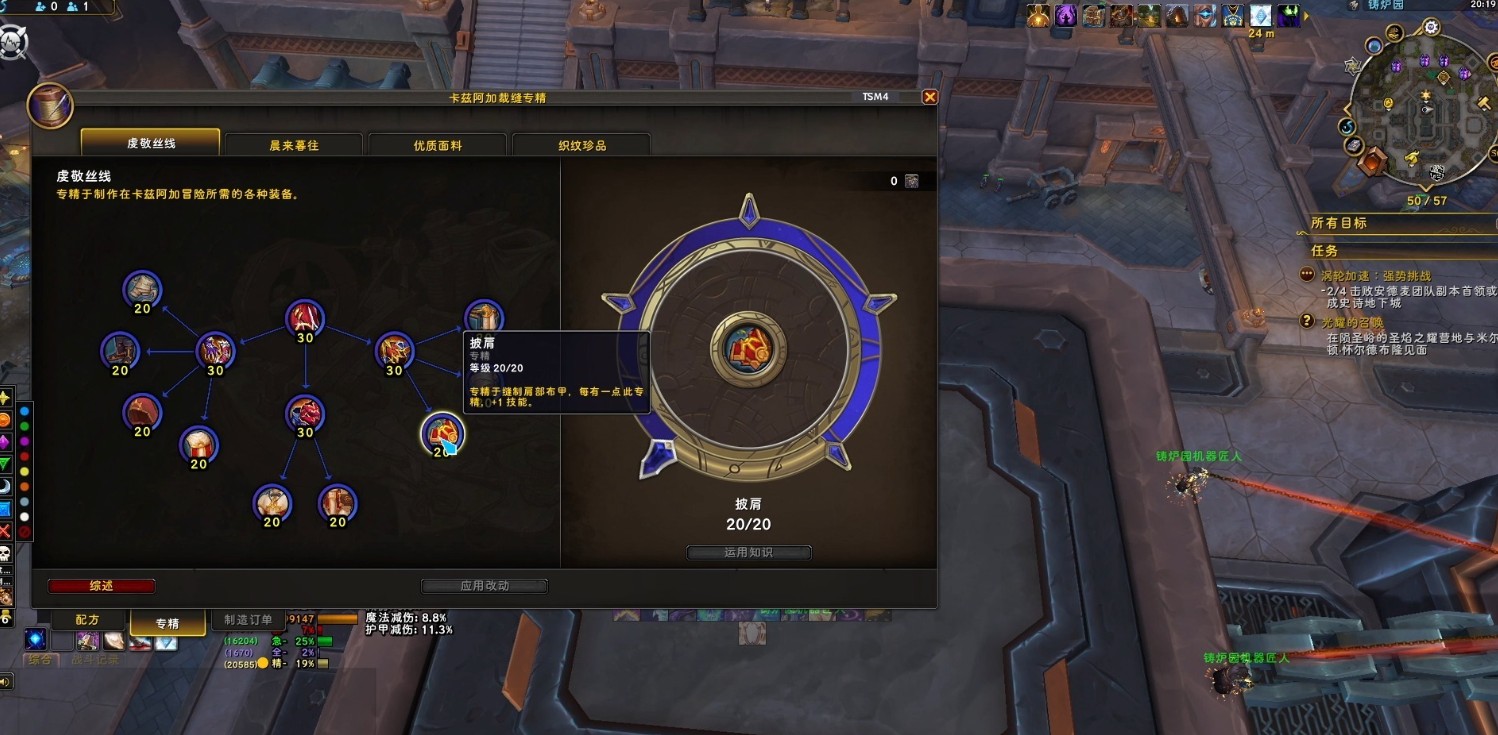Screen dimensions: 1498x735
Task: Click the first buff icon in the top-right buff row
Action: (1037, 14)
